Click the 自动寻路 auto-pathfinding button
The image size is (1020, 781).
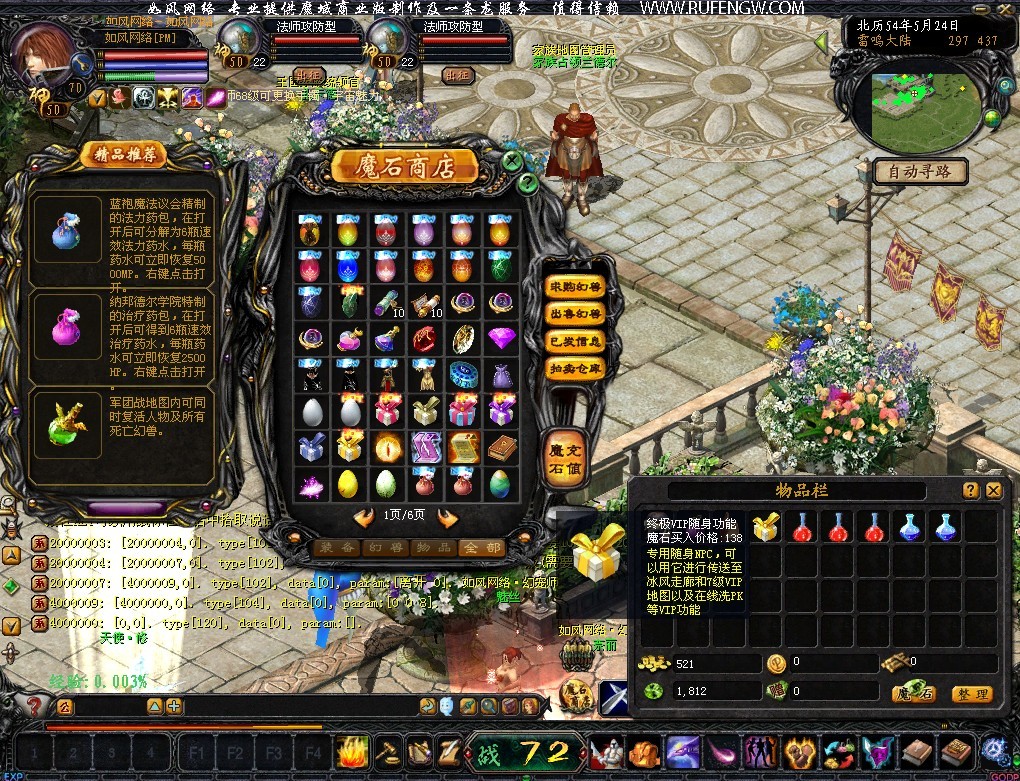coord(919,172)
